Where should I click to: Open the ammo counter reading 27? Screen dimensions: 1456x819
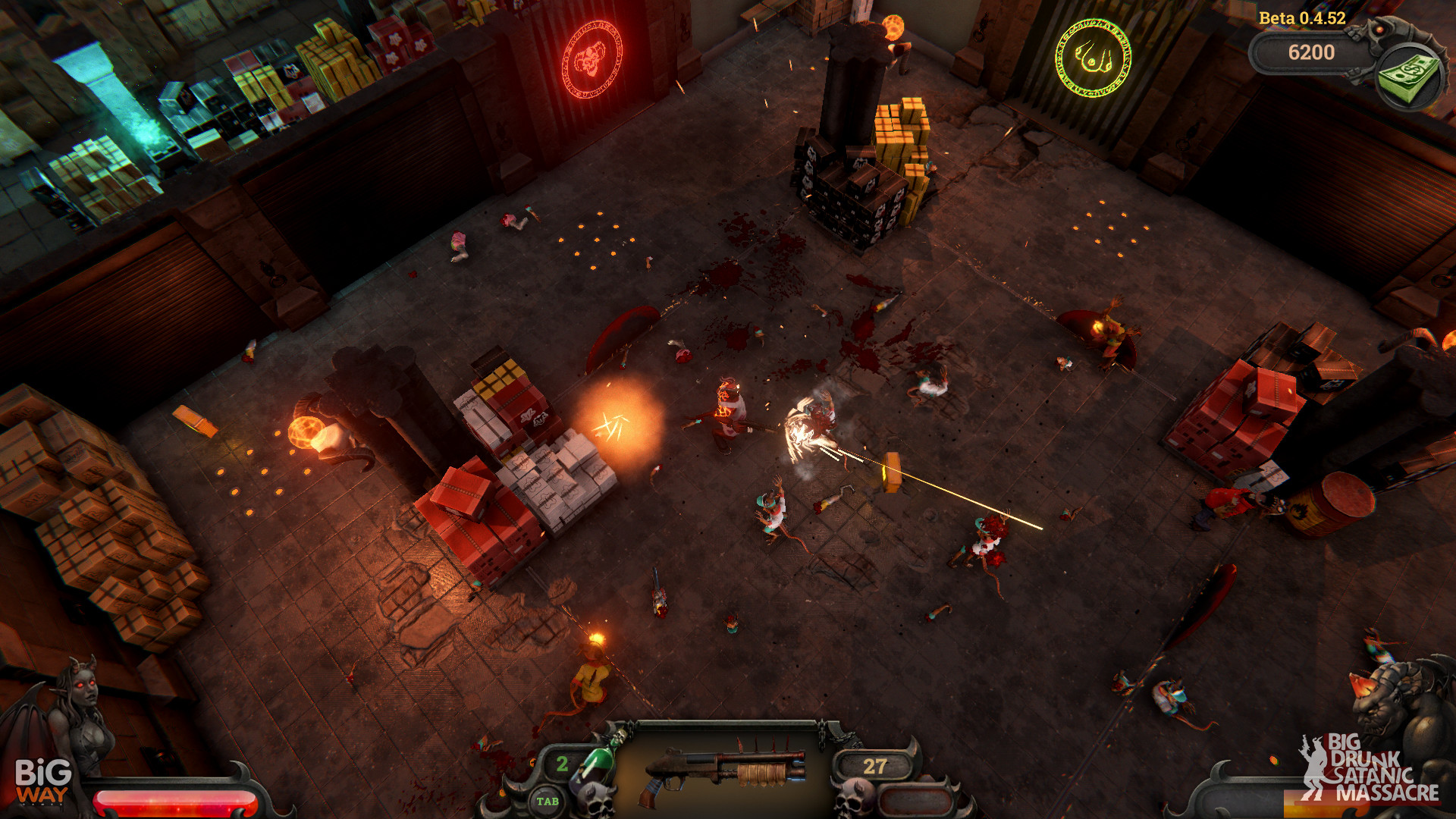(x=875, y=765)
